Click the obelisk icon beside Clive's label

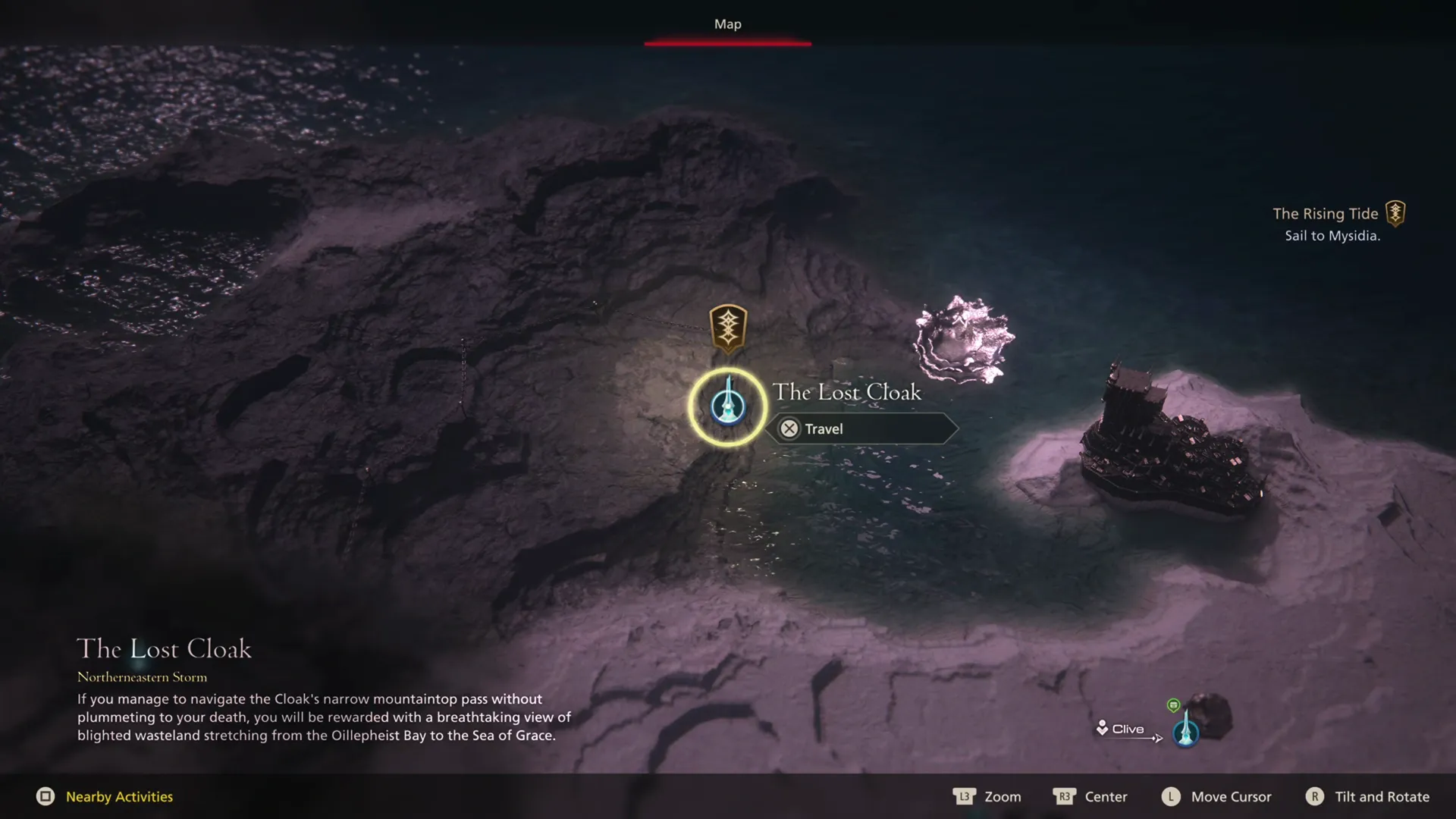click(1186, 733)
